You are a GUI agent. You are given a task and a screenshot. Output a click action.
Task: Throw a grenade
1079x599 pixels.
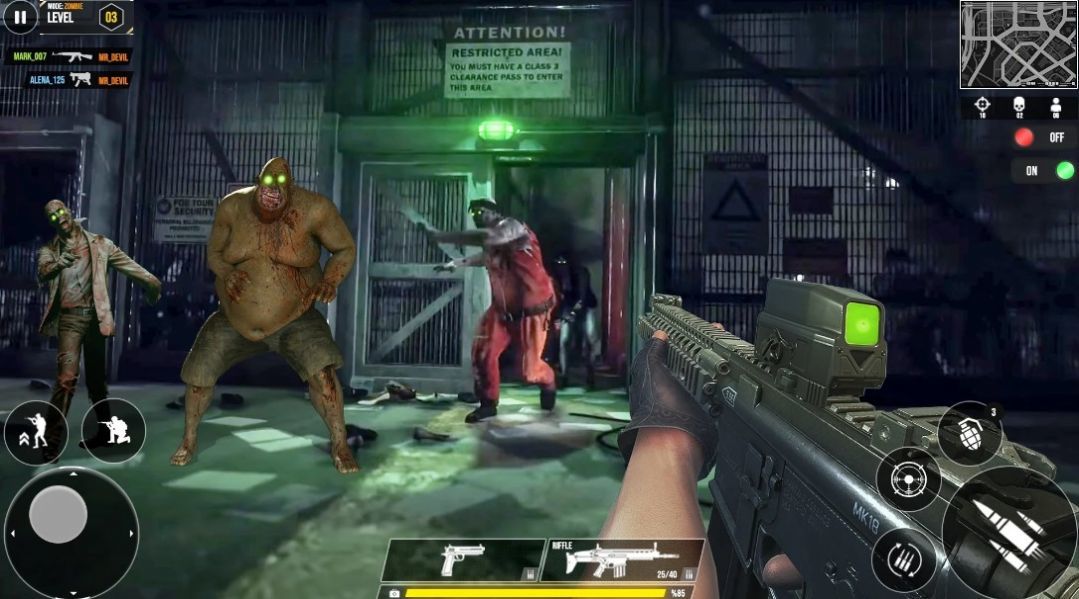[x=969, y=432]
